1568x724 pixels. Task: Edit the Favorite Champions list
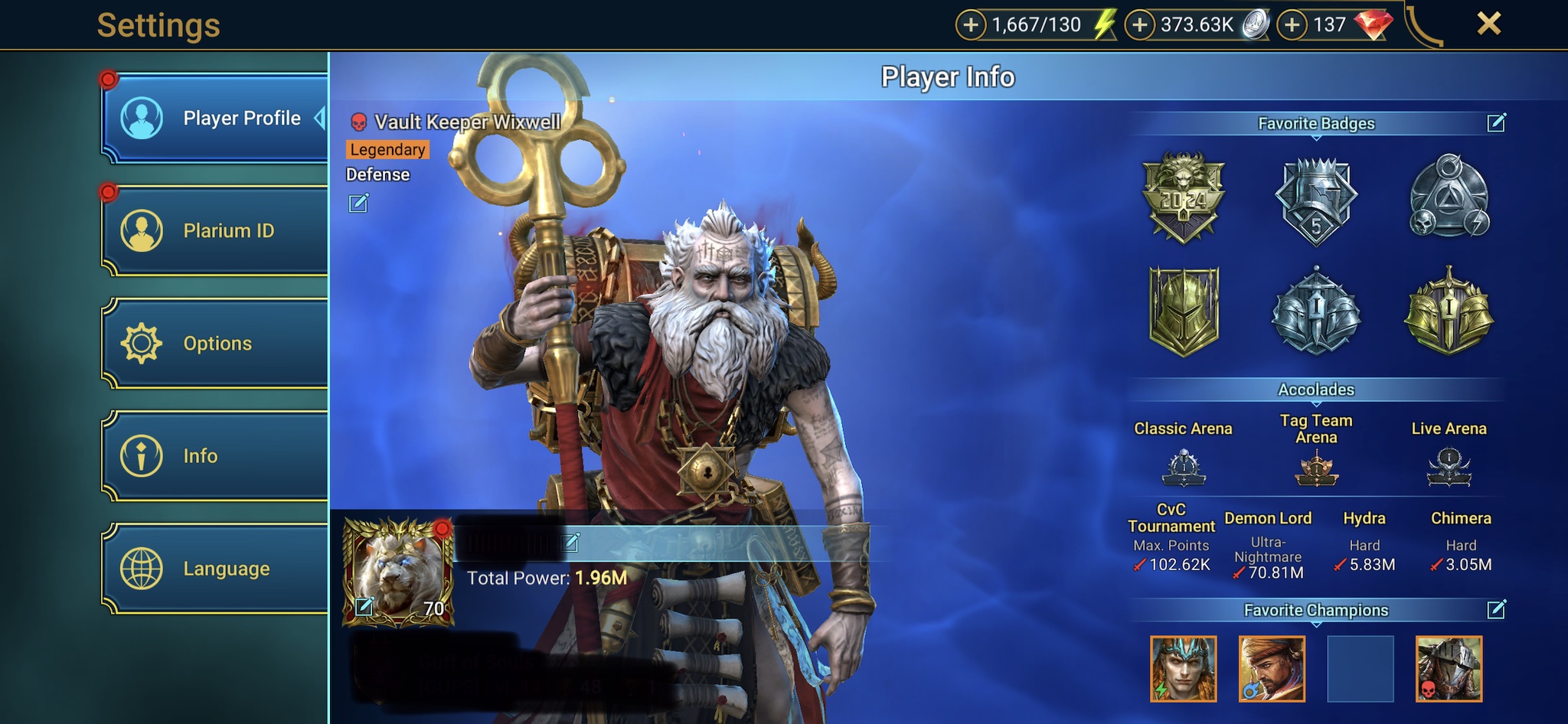coord(1496,610)
